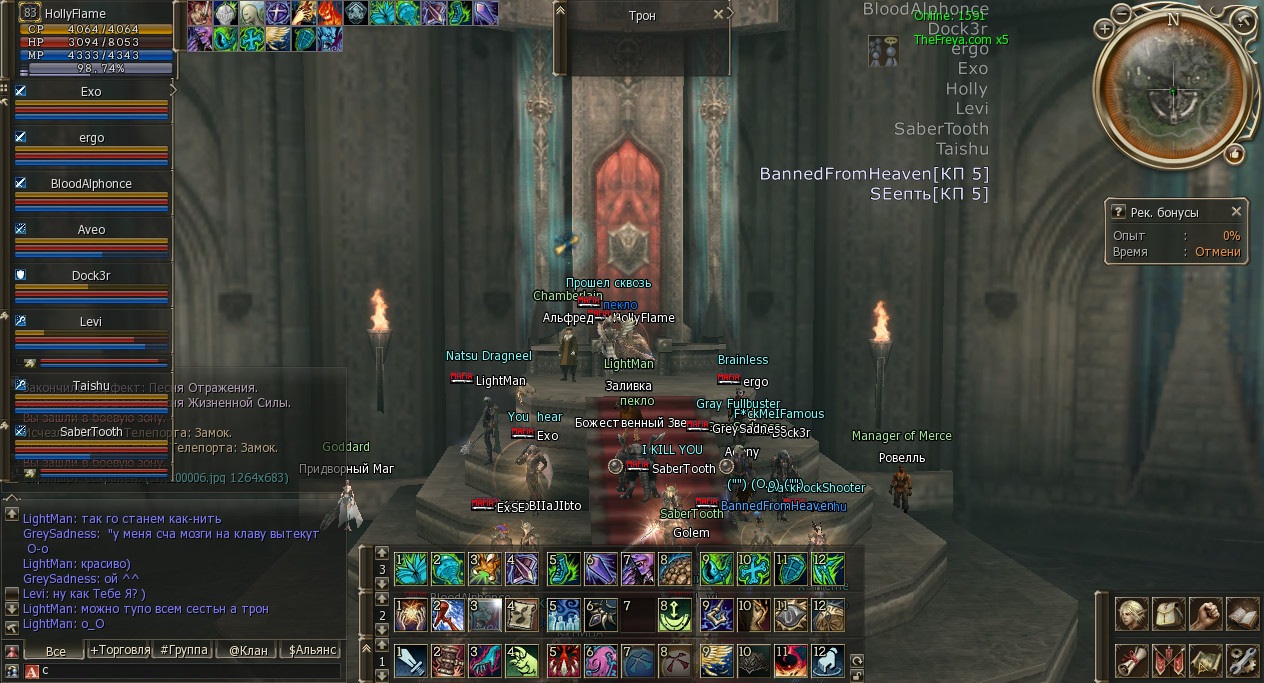Use the sword attack skill in slot 1
1264x683 pixels.
(411, 661)
